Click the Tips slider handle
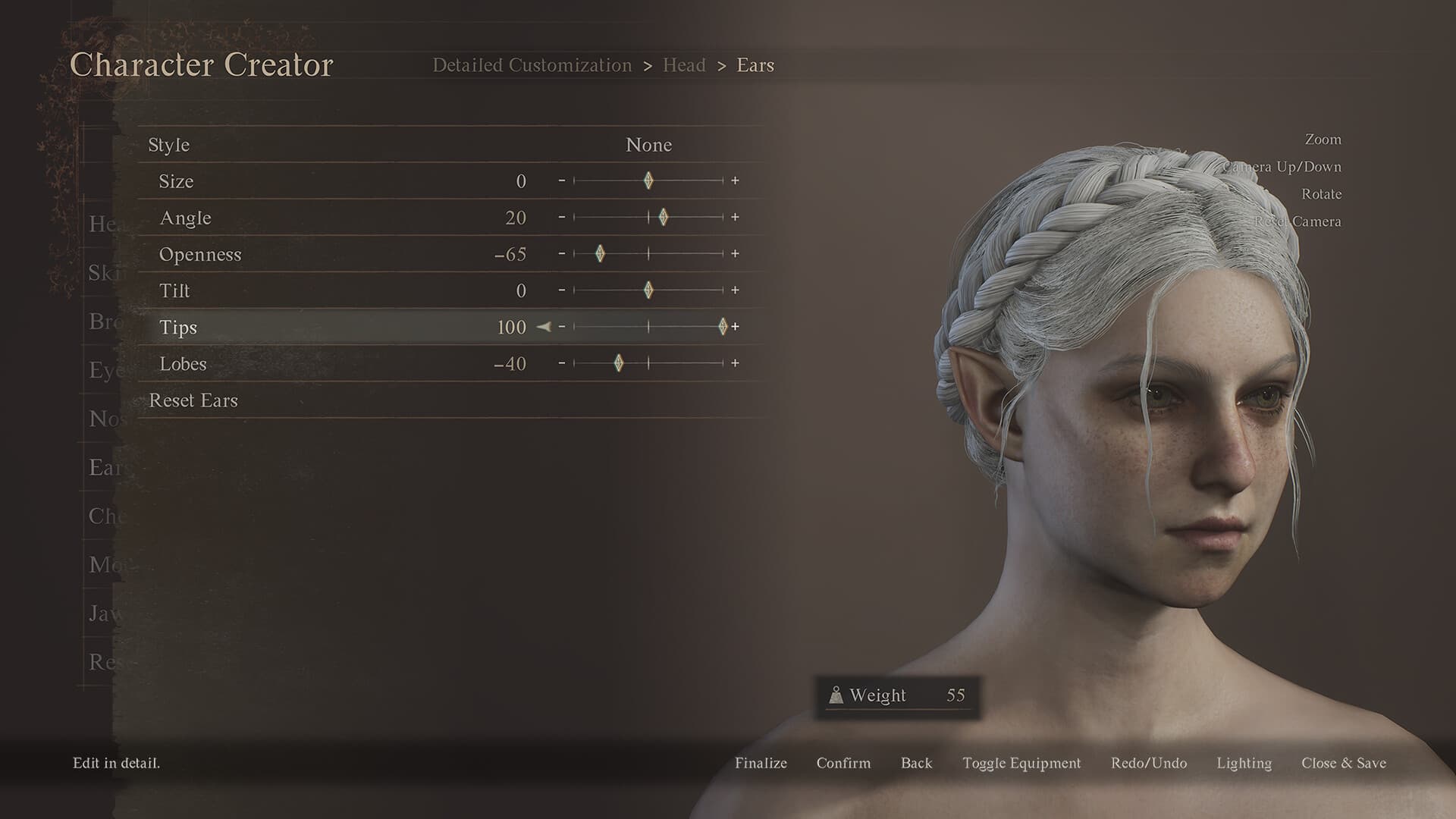The image size is (1456, 819). (x=722, y=327)
